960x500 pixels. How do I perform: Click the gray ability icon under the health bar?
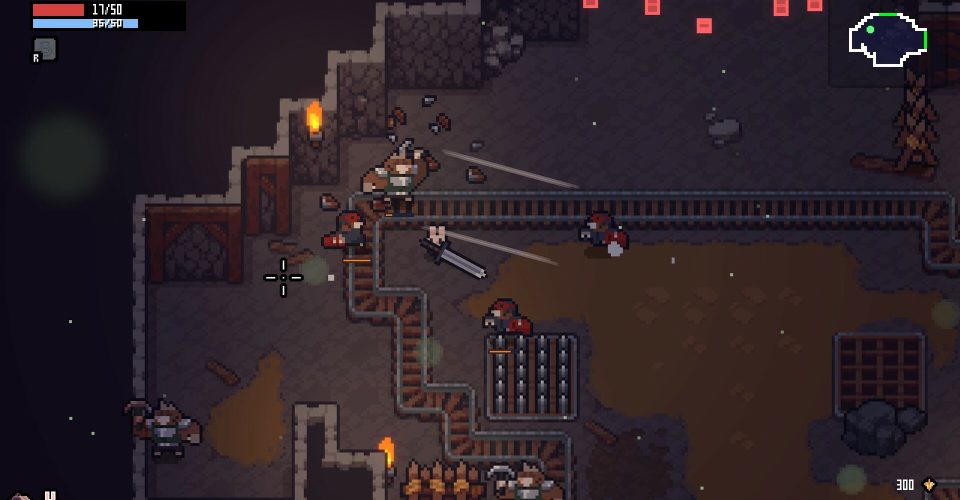45,48
